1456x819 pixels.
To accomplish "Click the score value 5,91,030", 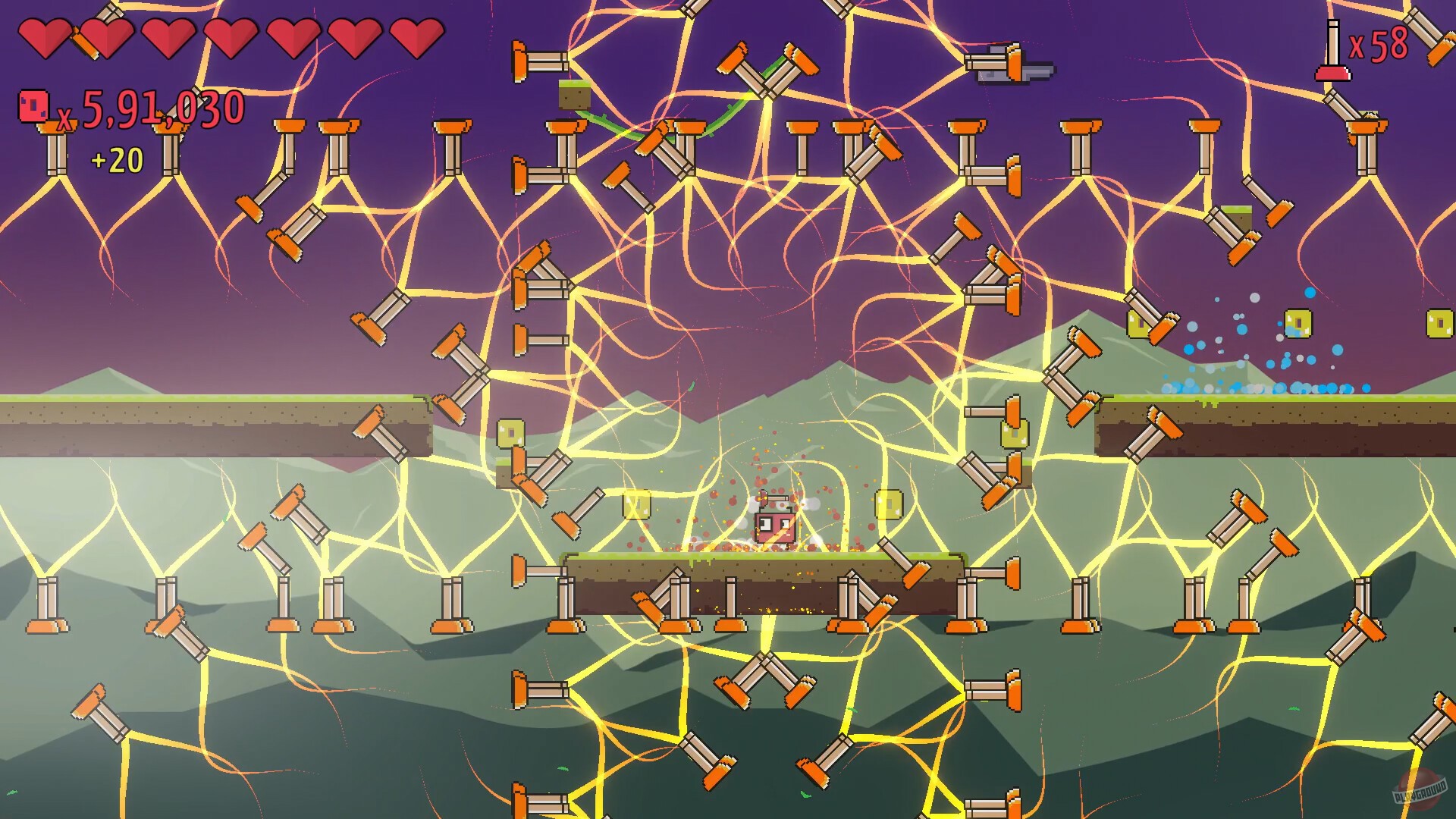I will coord(159,106).
